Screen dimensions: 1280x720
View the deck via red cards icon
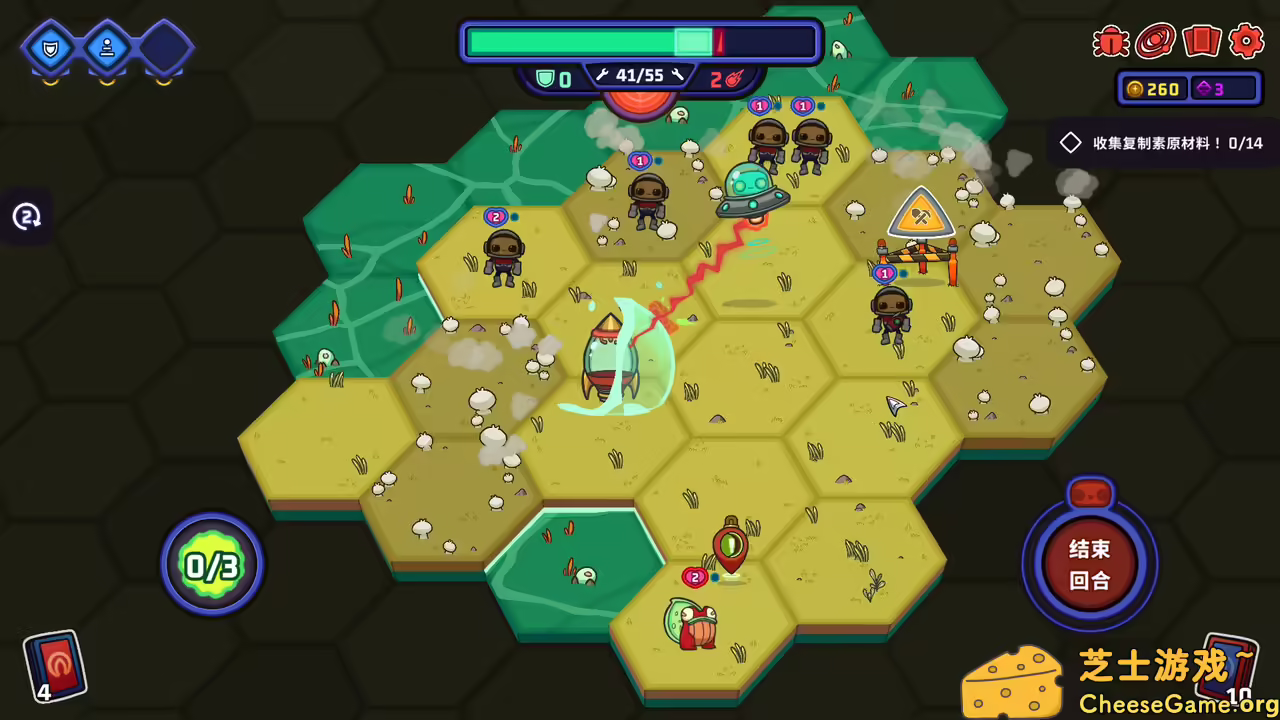(1201, 41)
